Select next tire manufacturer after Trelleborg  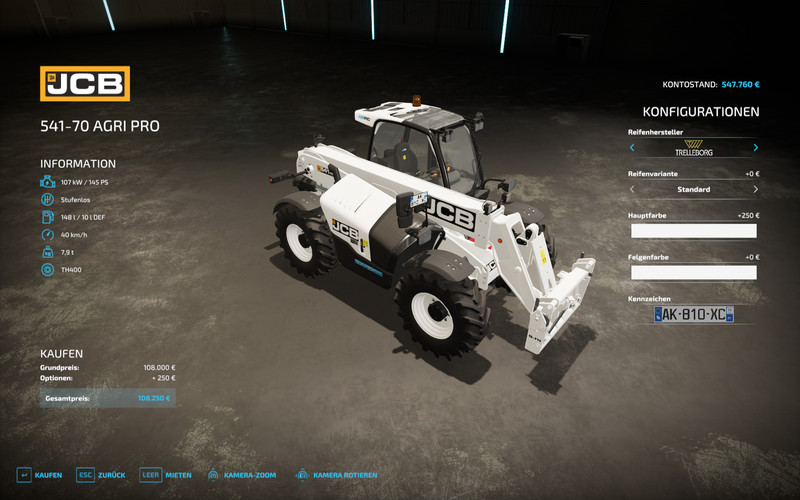pos(755,148)
